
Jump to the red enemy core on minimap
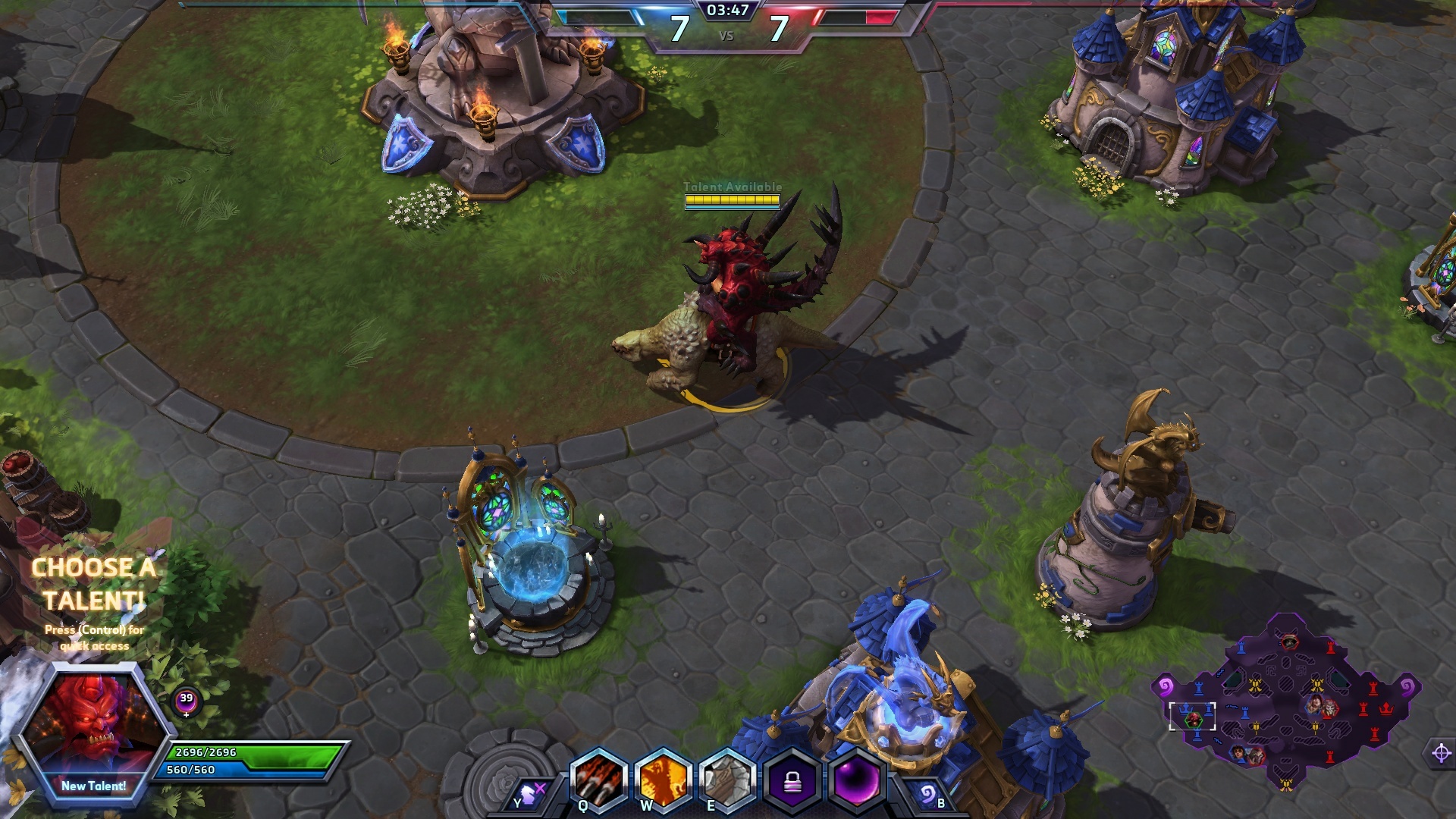(x=1387, y=708)
